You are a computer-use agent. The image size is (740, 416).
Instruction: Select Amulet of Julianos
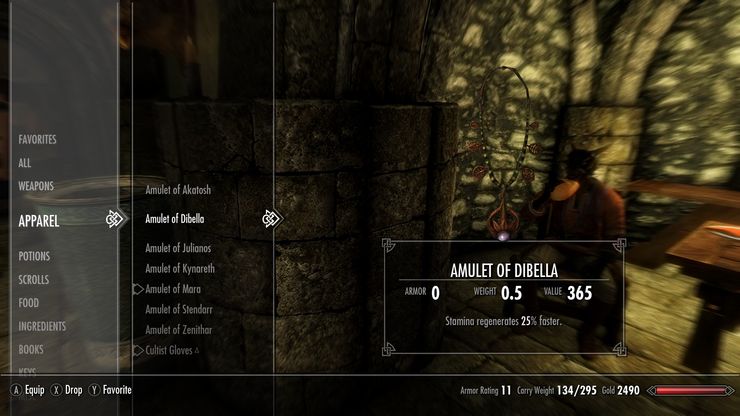tap(178, 248)
